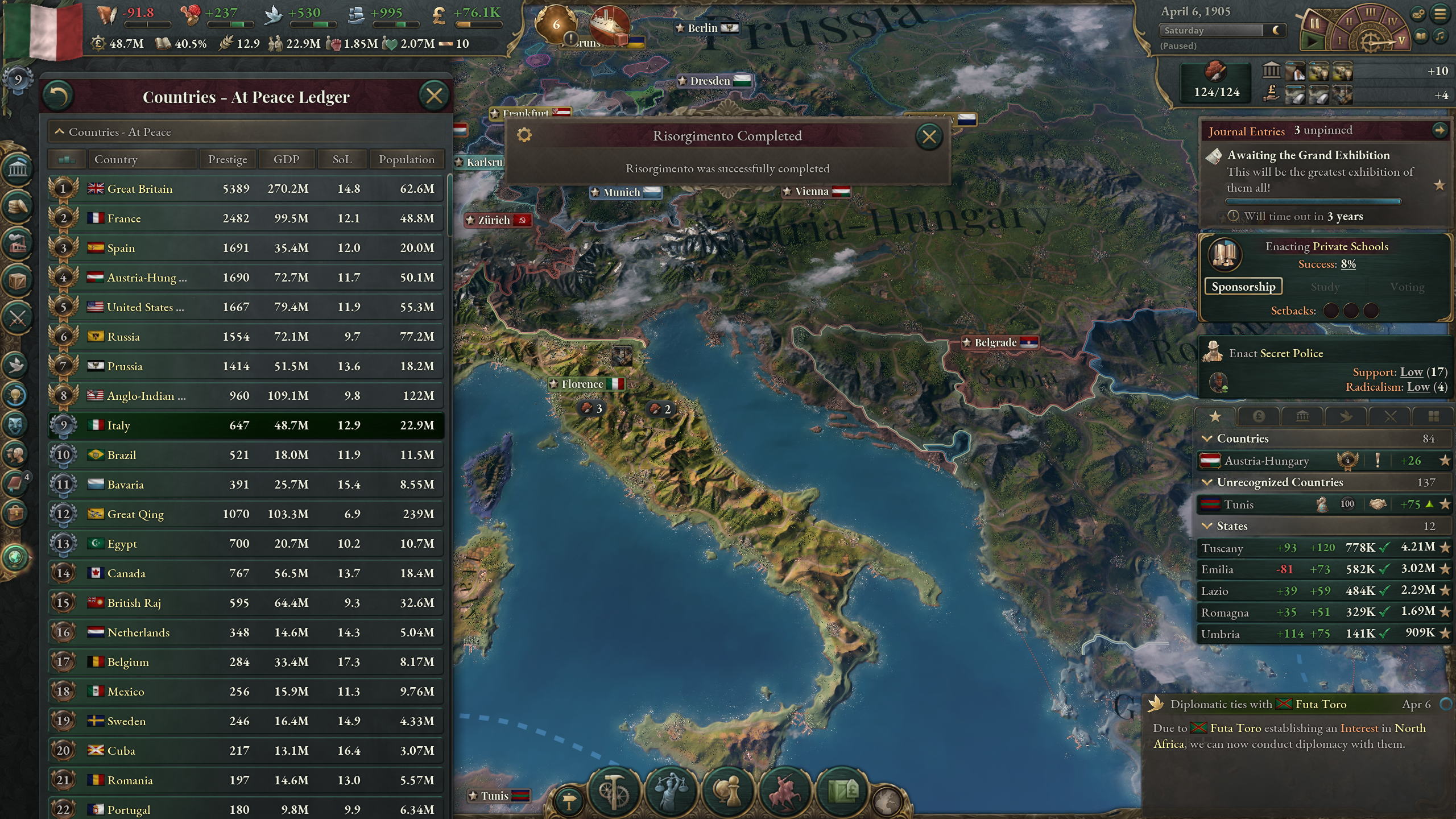Collapse the Countries - At Peace section
This screenshot has height=819, width=1456.
tap(59, 132)
